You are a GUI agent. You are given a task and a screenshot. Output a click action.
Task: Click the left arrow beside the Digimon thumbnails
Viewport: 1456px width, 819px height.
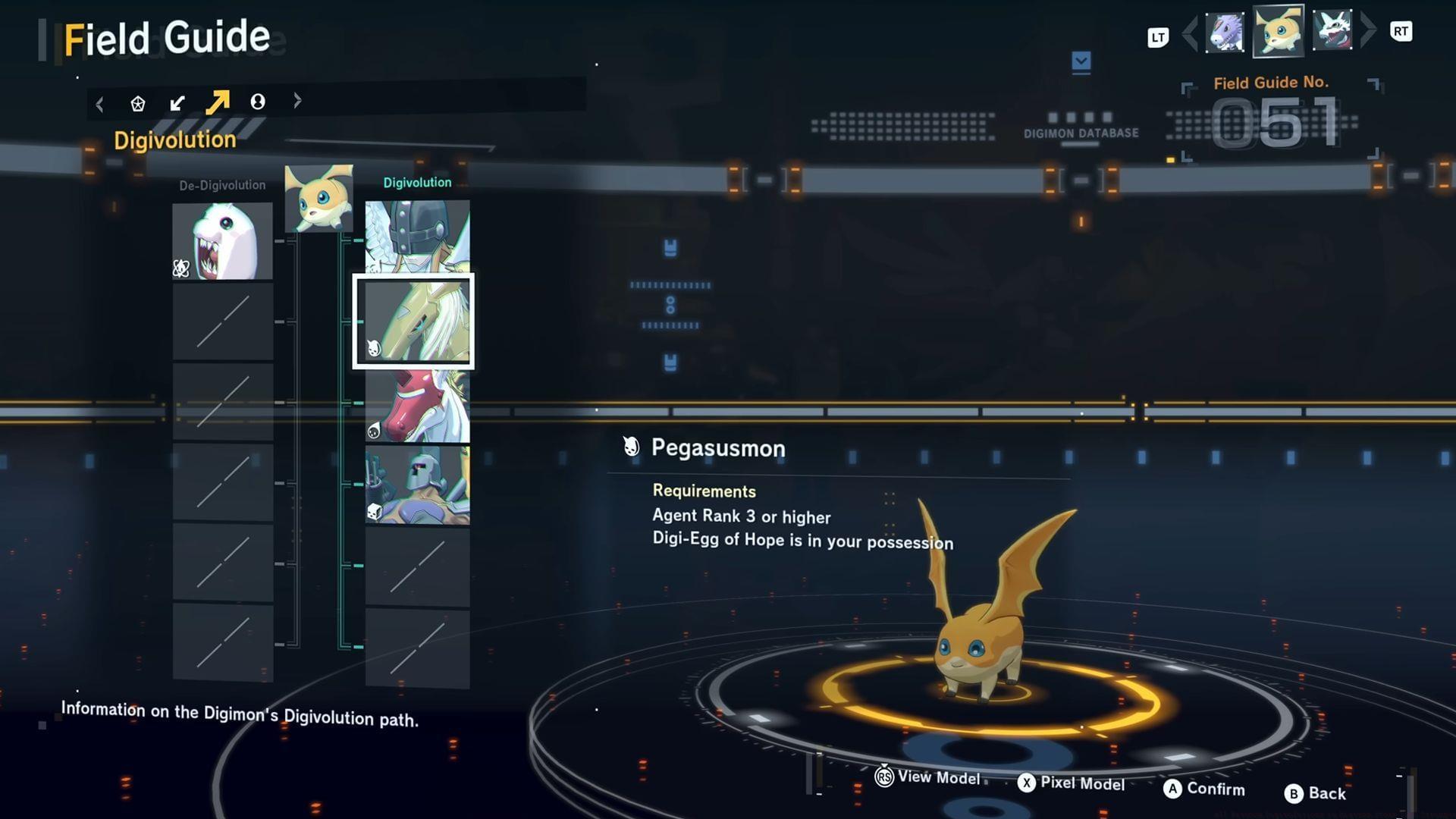point(1190,33)
